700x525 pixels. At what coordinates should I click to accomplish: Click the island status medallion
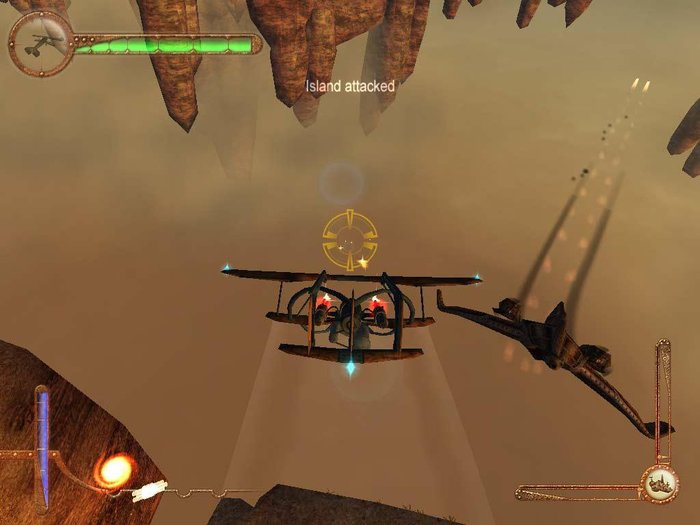tap(658, 485)
